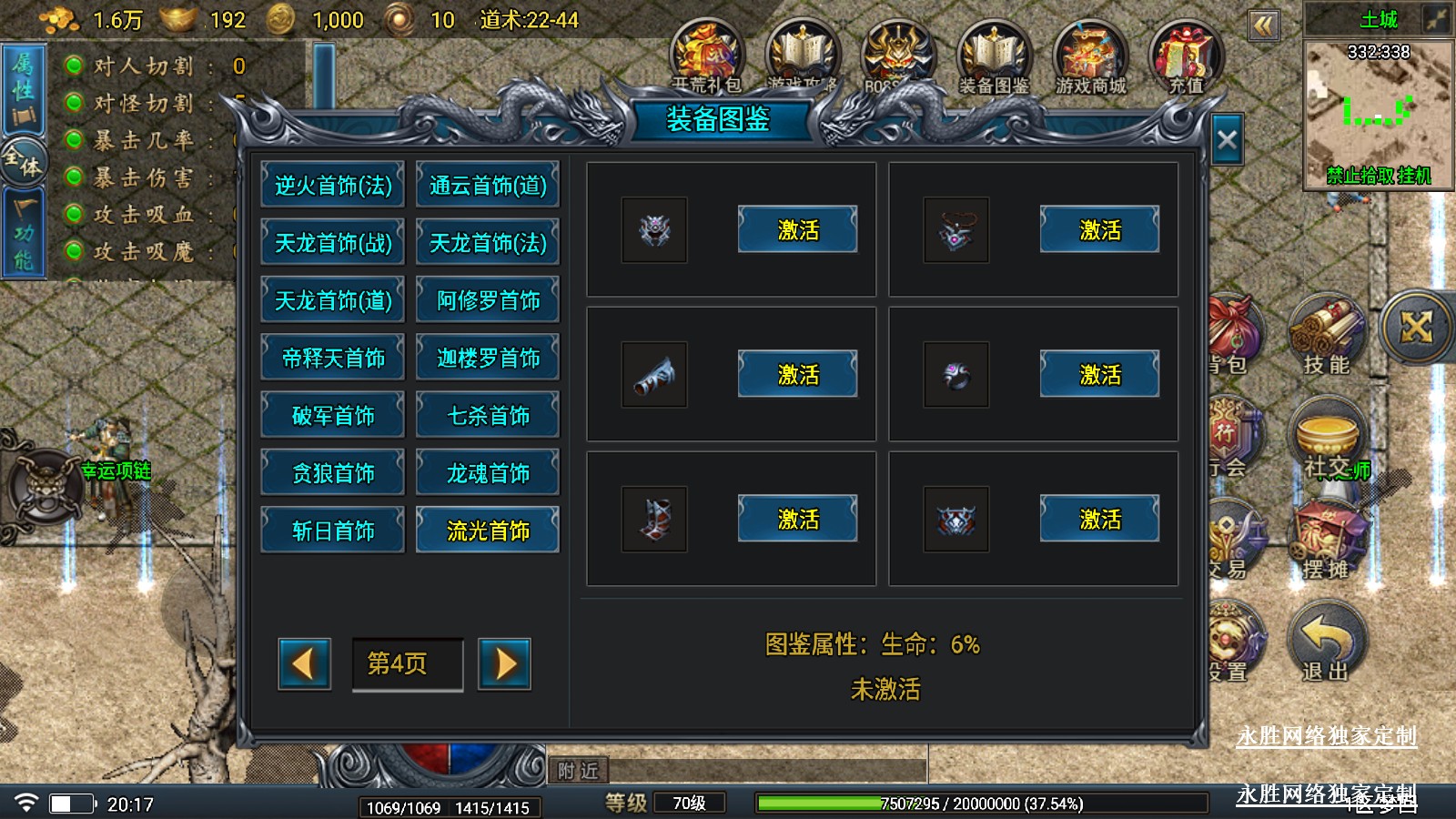Viewport: 1456px width, 819px height.
Task: Switch to 阿修罗首饰 category
Action: [x=488, y=300]
